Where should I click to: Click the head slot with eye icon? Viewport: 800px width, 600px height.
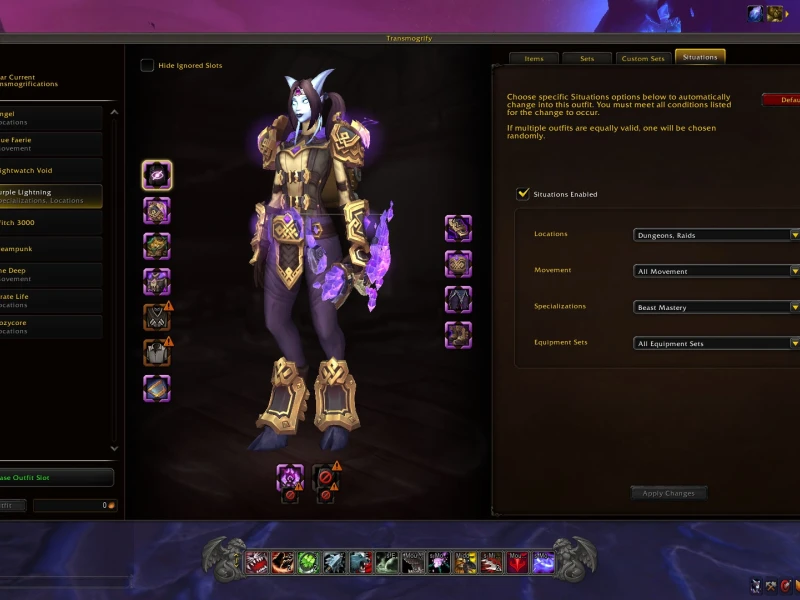point(157,175)
